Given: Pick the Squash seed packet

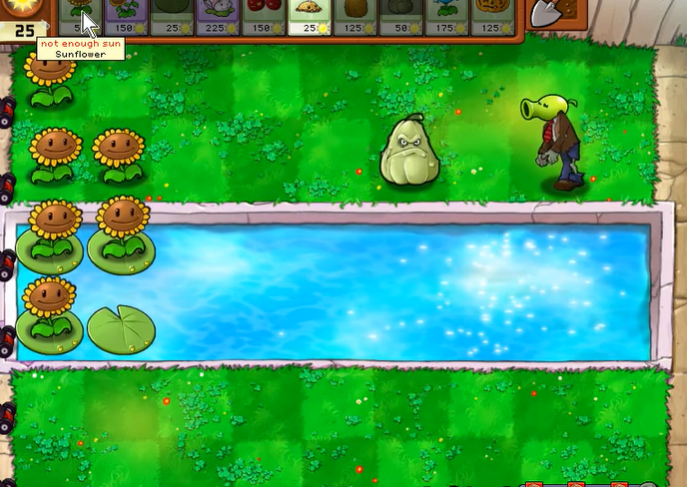Looking at the screenshot, I should point(401,16).
